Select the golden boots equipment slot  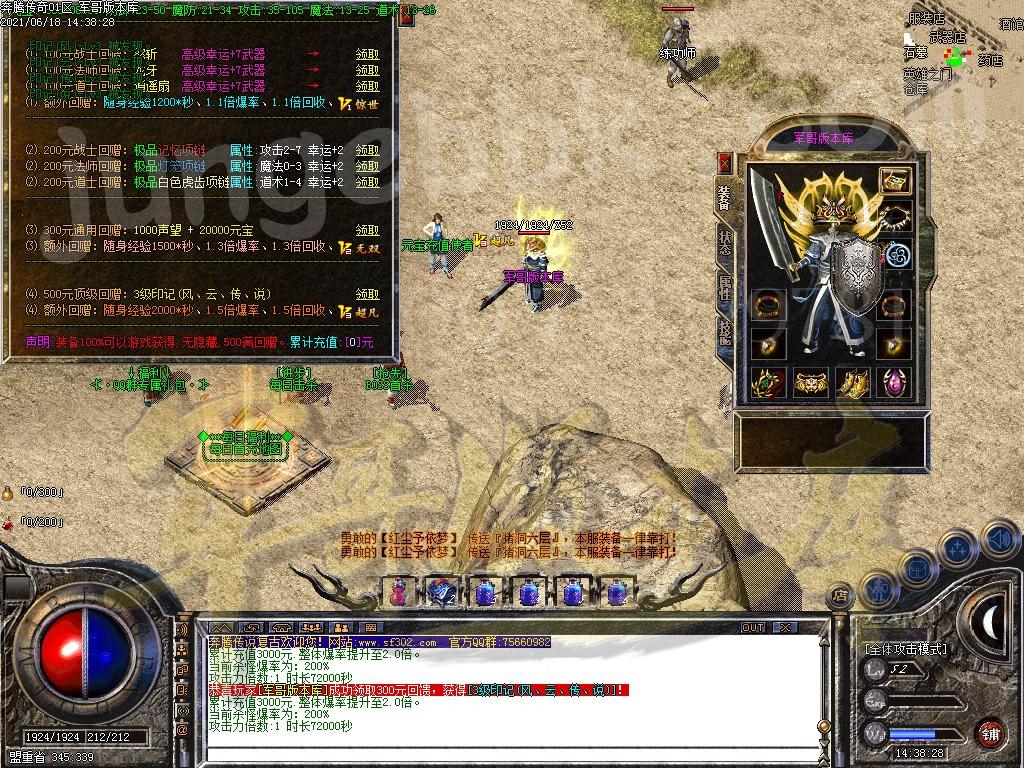coord(853,381)
